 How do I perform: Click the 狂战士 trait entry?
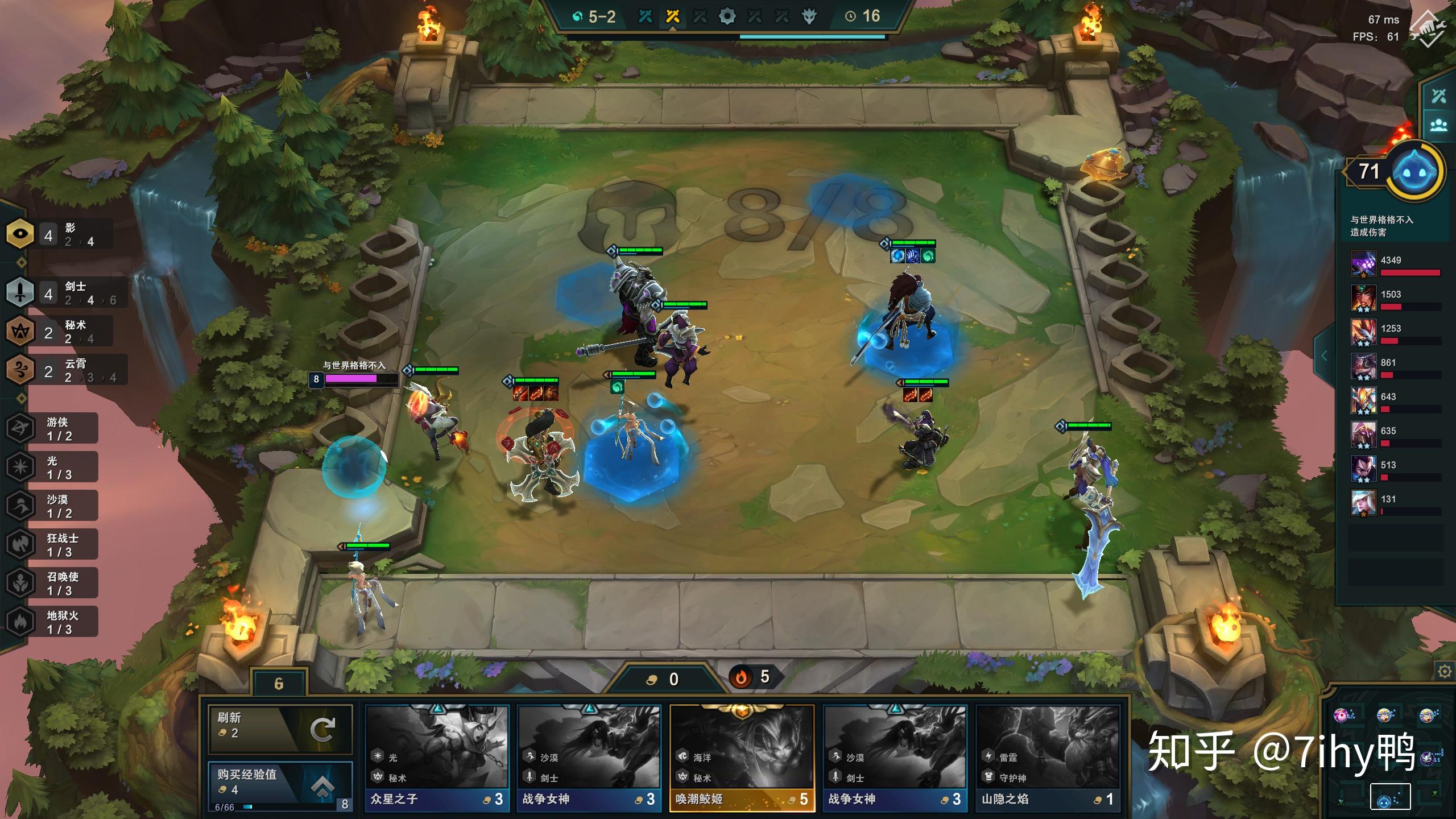pos(51,545)
